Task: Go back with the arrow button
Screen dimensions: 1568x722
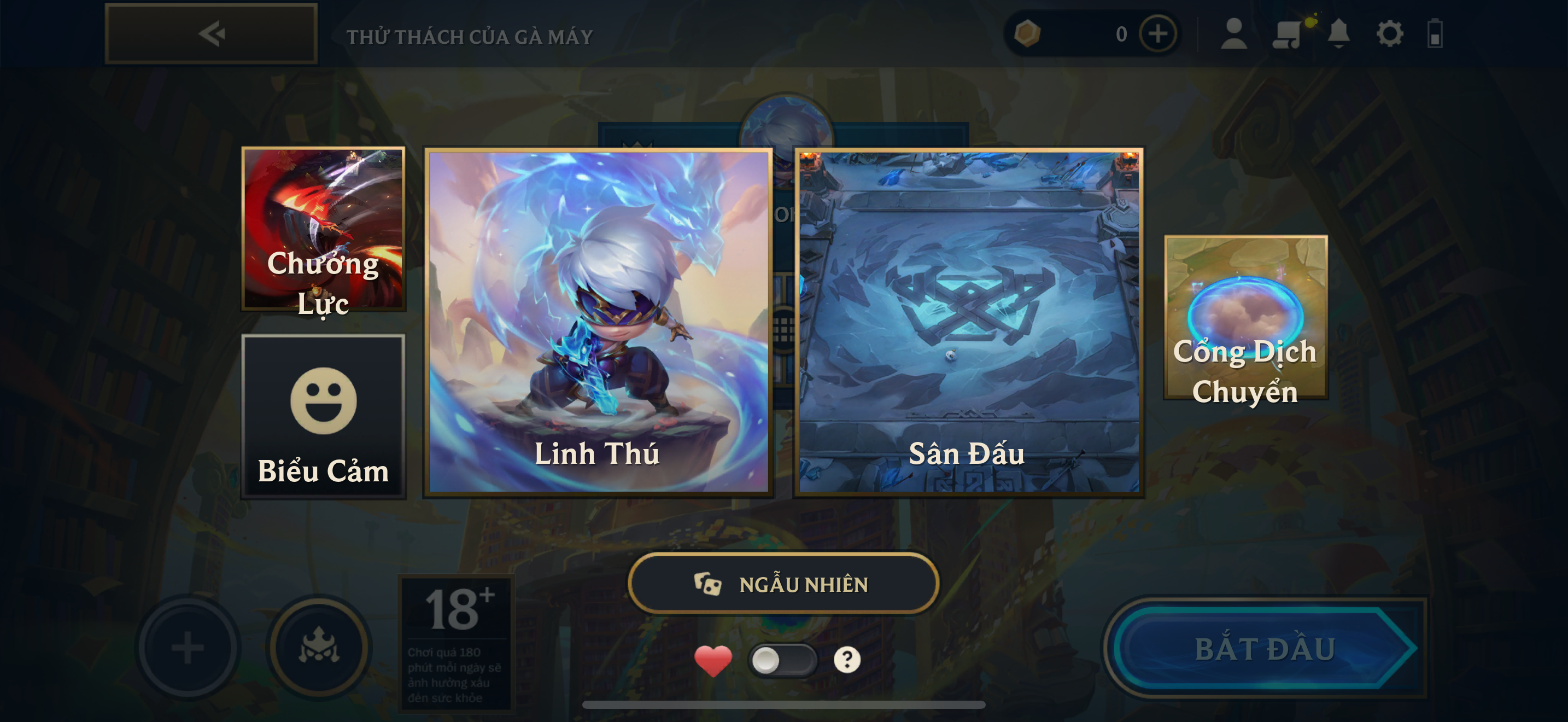Action: (210, 33)
